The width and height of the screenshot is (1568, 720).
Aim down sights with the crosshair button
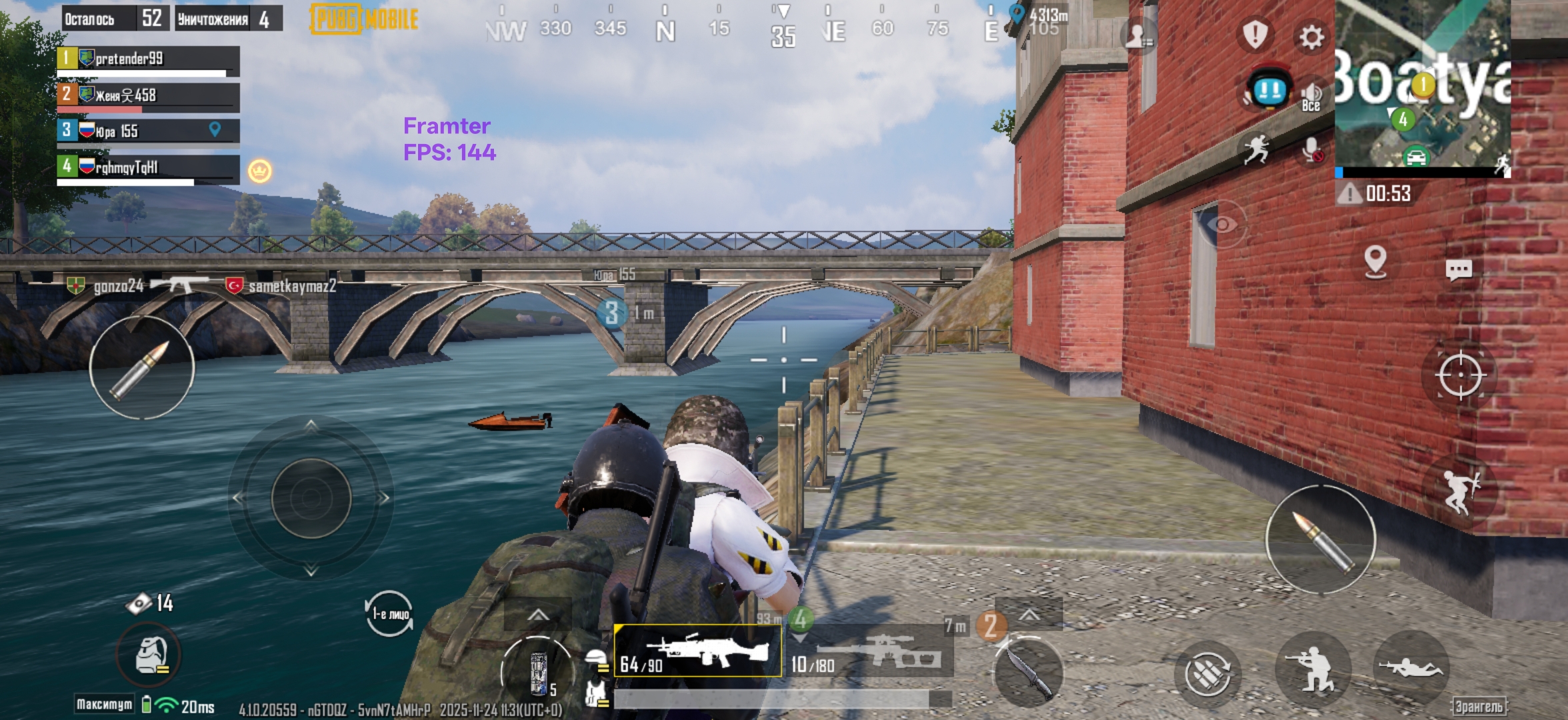(x=1460, y=375)
